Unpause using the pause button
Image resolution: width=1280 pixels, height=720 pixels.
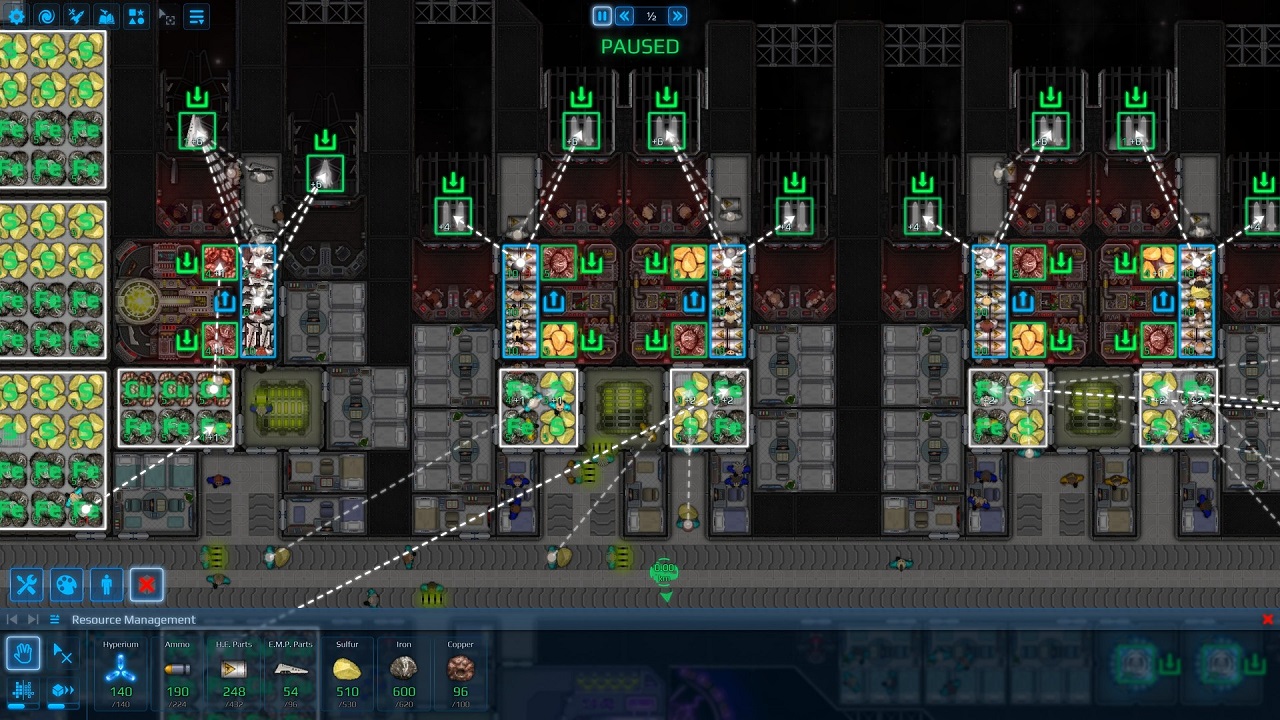tap(600, 15)
